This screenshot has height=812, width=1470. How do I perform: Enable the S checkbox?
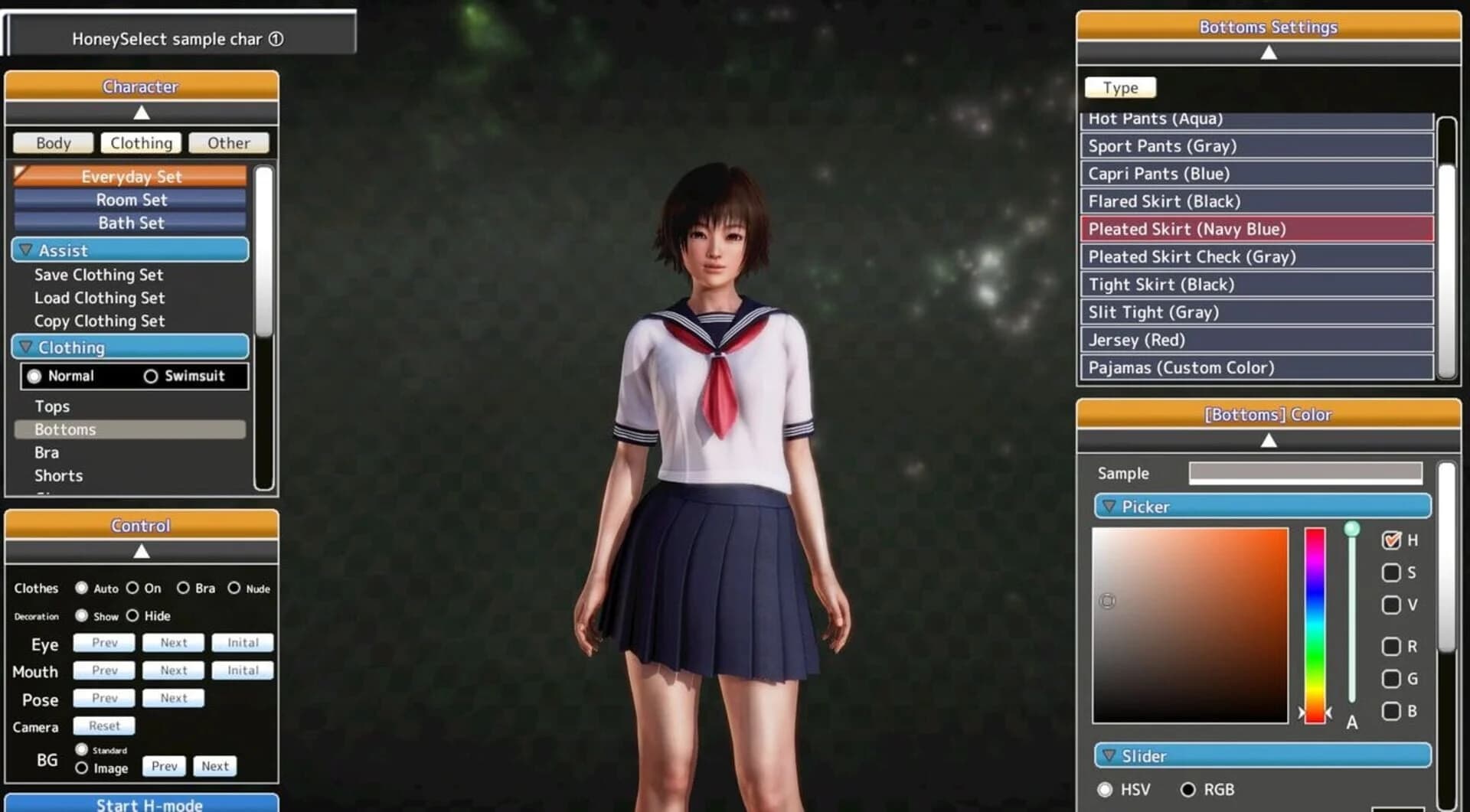1391,572
